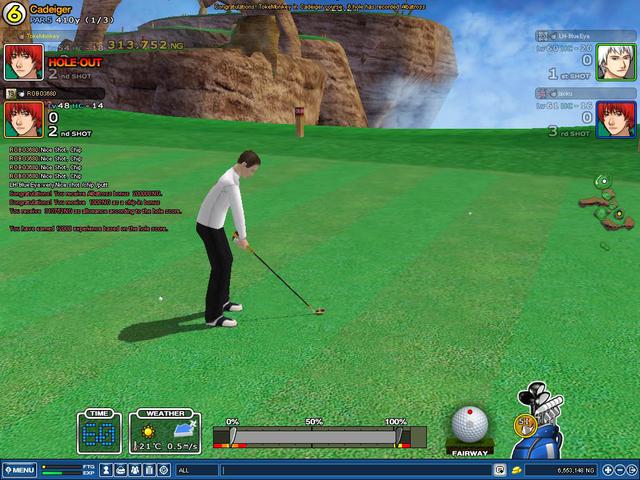640x480 pixels.
Task: Open the golf club bag
Action: click(x=544, y=424)
